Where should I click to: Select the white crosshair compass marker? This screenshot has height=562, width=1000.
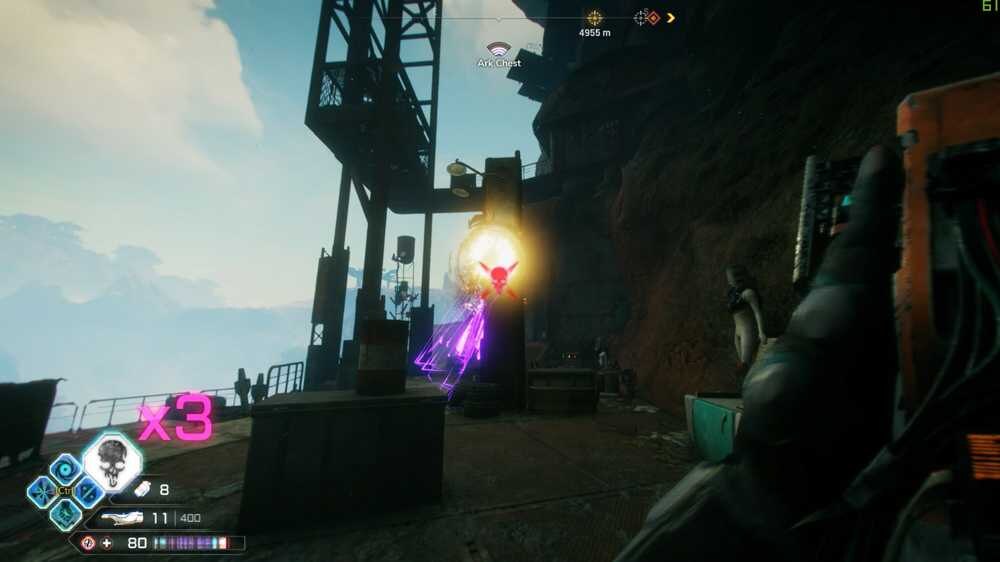(x=641, y=18)
